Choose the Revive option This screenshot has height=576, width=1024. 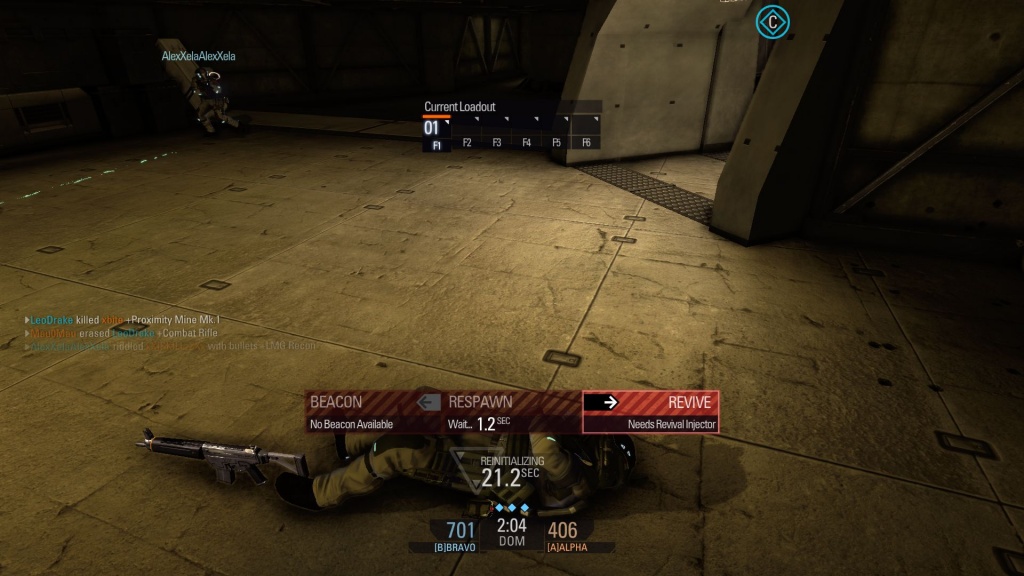650,411
